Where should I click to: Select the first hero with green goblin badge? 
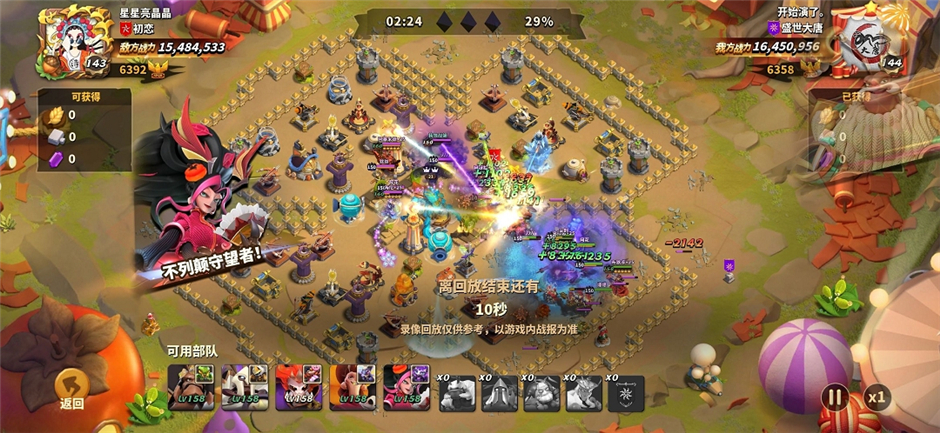pos(190,386)
